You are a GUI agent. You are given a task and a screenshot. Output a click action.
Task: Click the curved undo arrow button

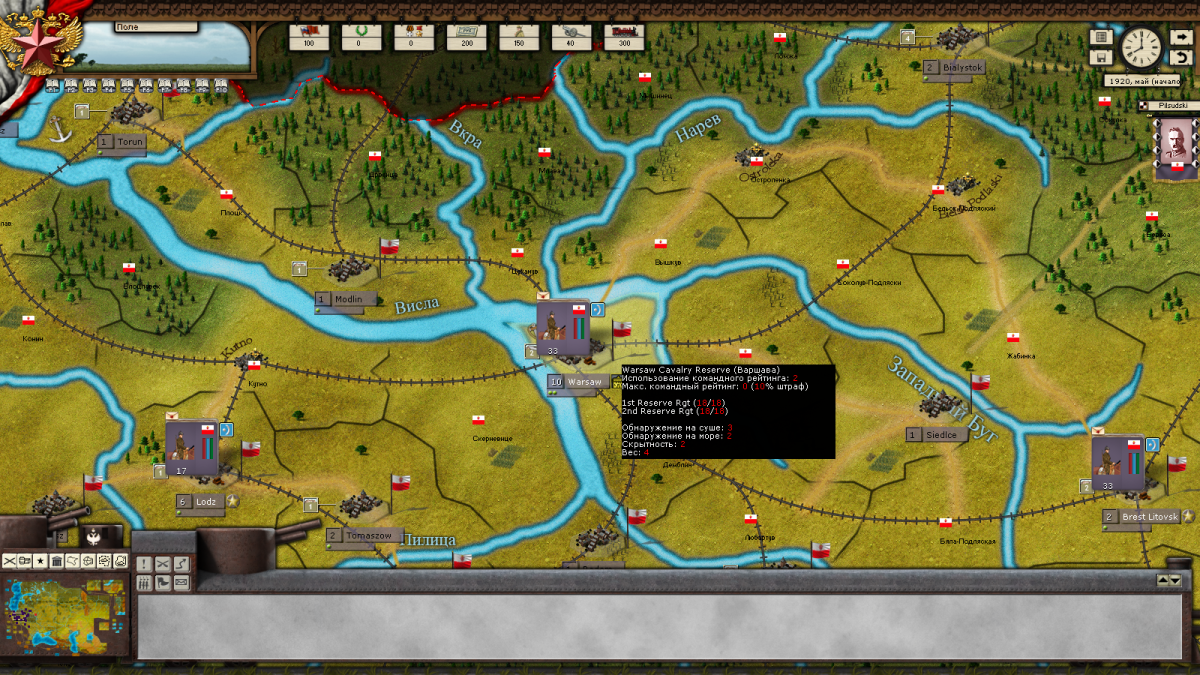click(1180, 58)
